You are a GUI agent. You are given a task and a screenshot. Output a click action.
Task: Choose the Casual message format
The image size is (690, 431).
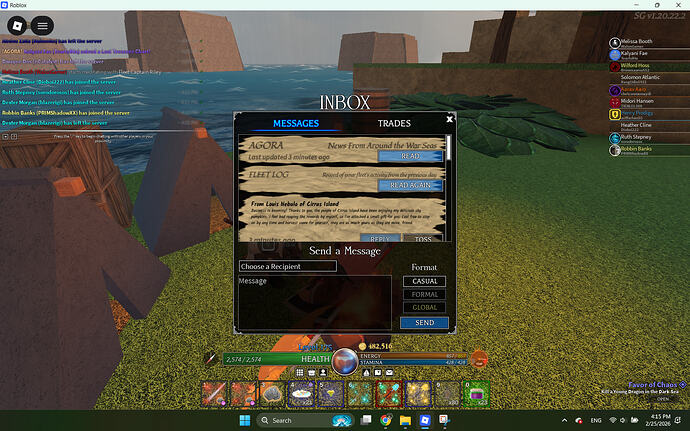pyautogui.click(x=424, y=282)
